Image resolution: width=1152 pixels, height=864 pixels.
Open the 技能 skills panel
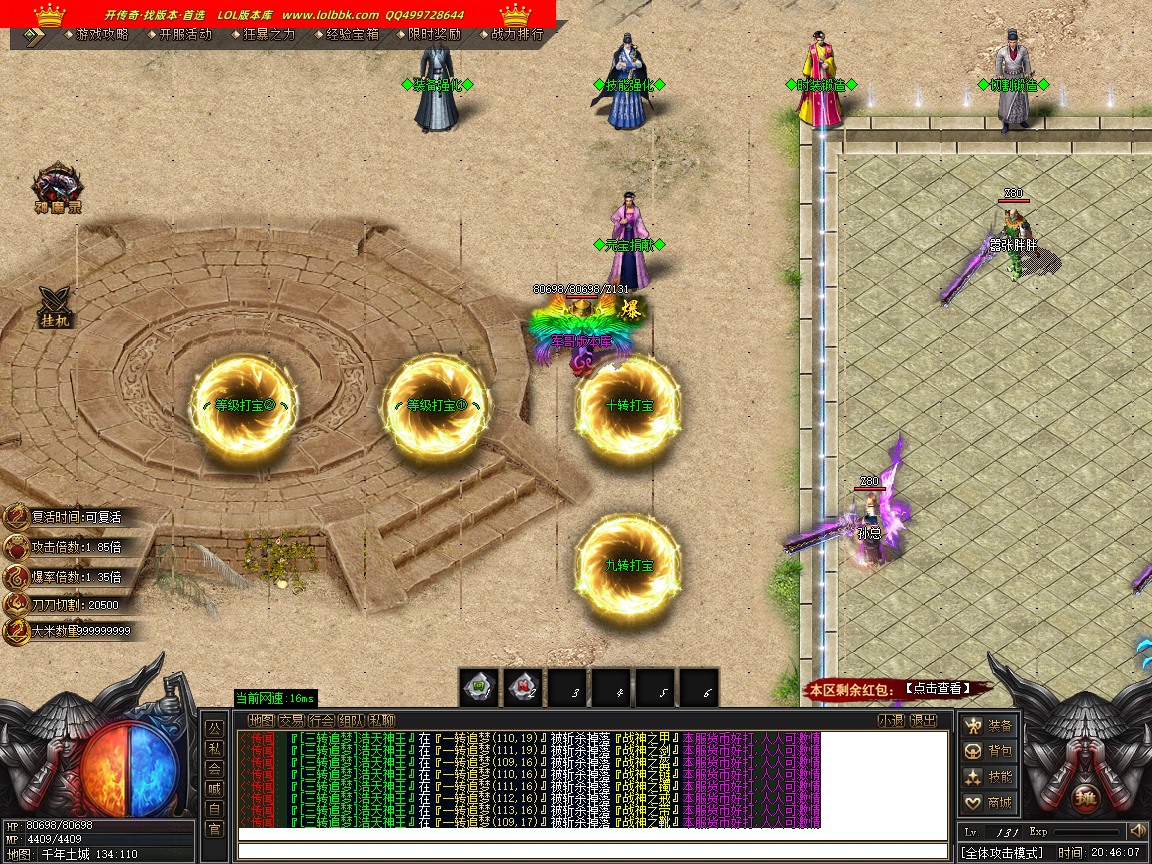coord(988,777)
